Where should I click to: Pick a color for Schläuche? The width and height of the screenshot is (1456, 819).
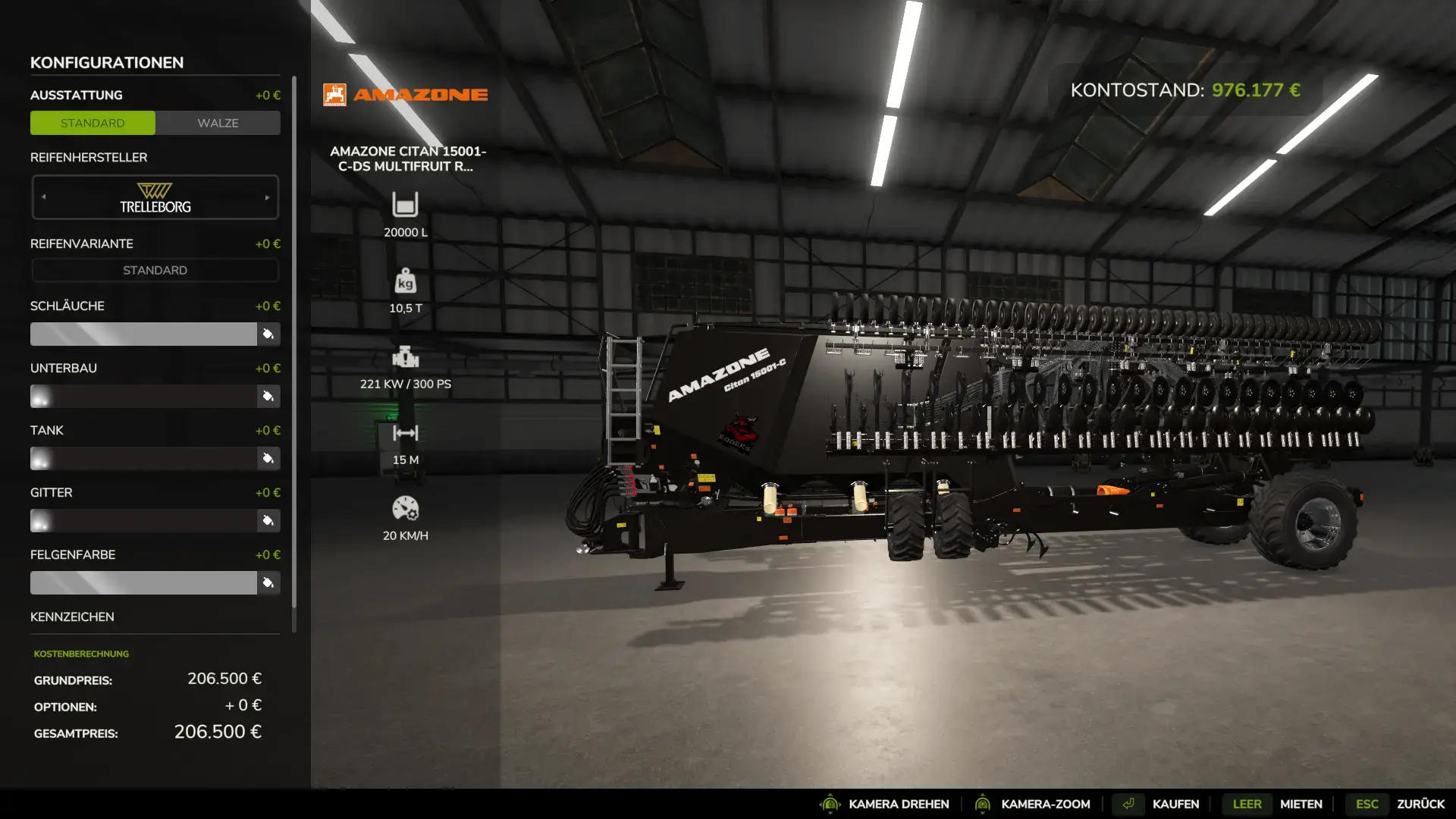point(268,334)
